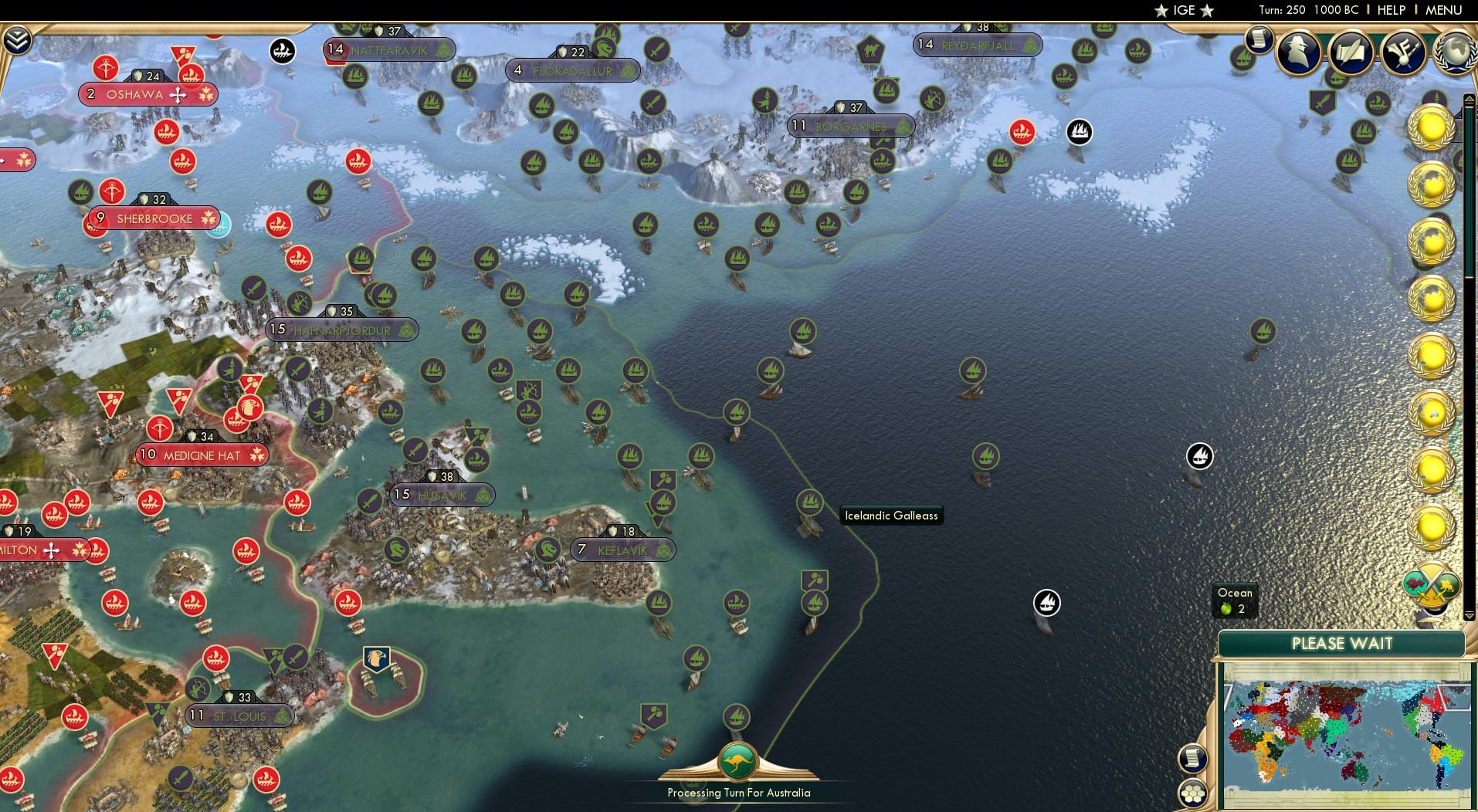Open the Social Policies quill-and-scroll icon

(1351, 51)
